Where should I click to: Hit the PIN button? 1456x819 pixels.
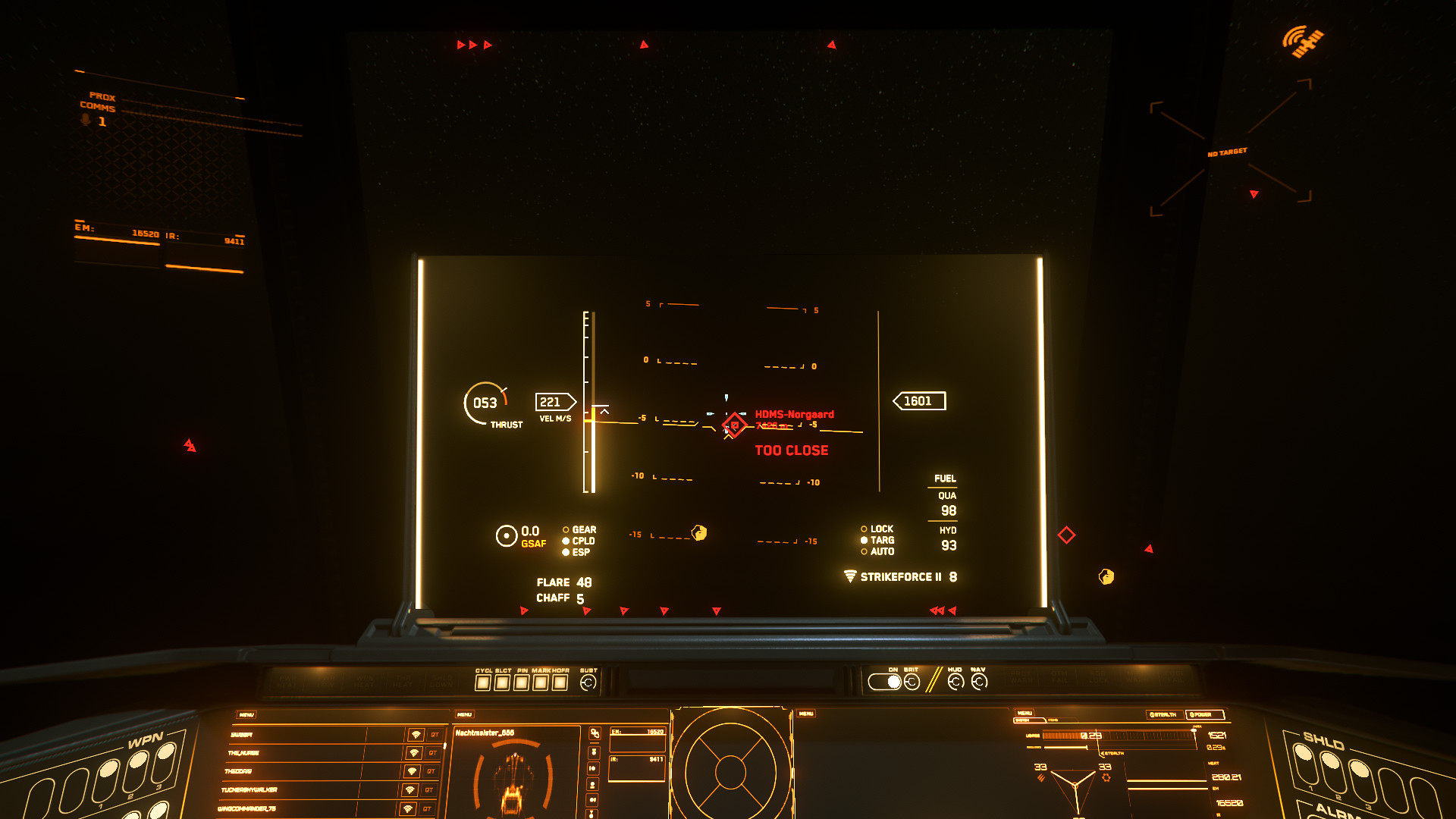point(522,682)
